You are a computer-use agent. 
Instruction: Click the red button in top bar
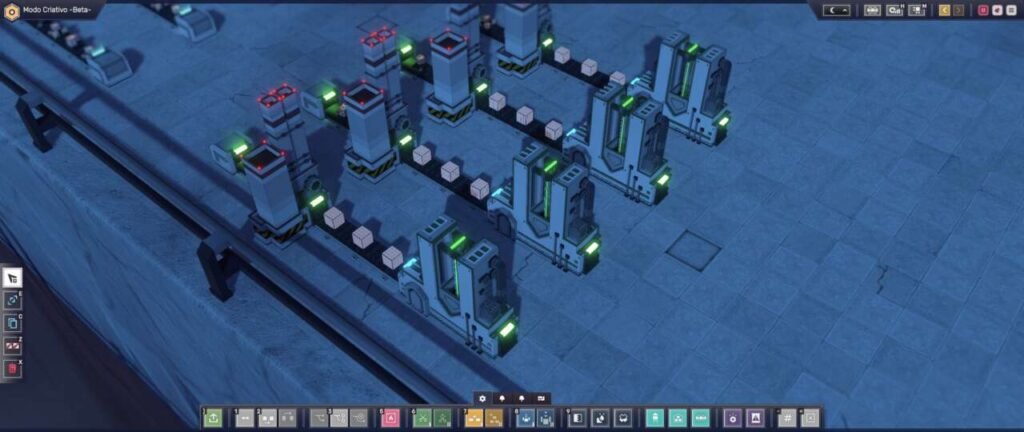click(983, 10)
